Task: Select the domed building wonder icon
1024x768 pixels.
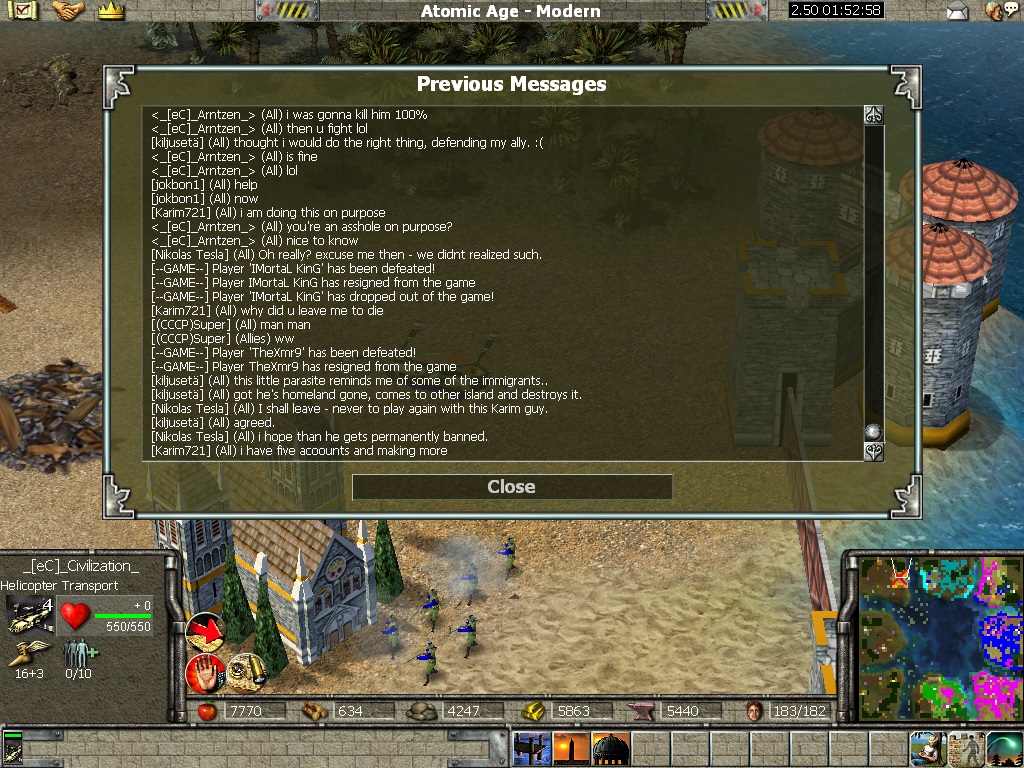Action: coord(610,748)
